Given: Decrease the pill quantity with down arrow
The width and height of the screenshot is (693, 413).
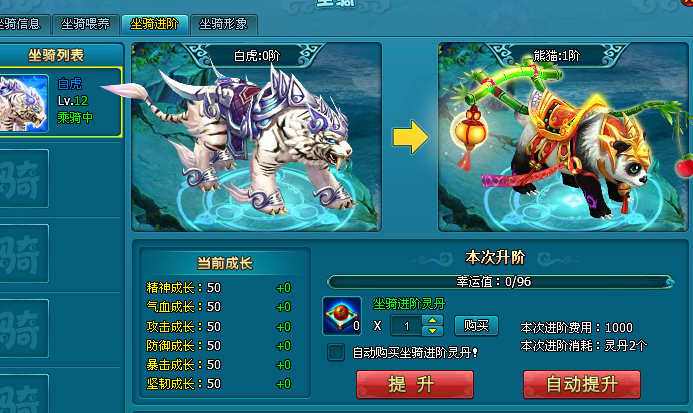Looking at the screenshot, I should click(433, 331).
